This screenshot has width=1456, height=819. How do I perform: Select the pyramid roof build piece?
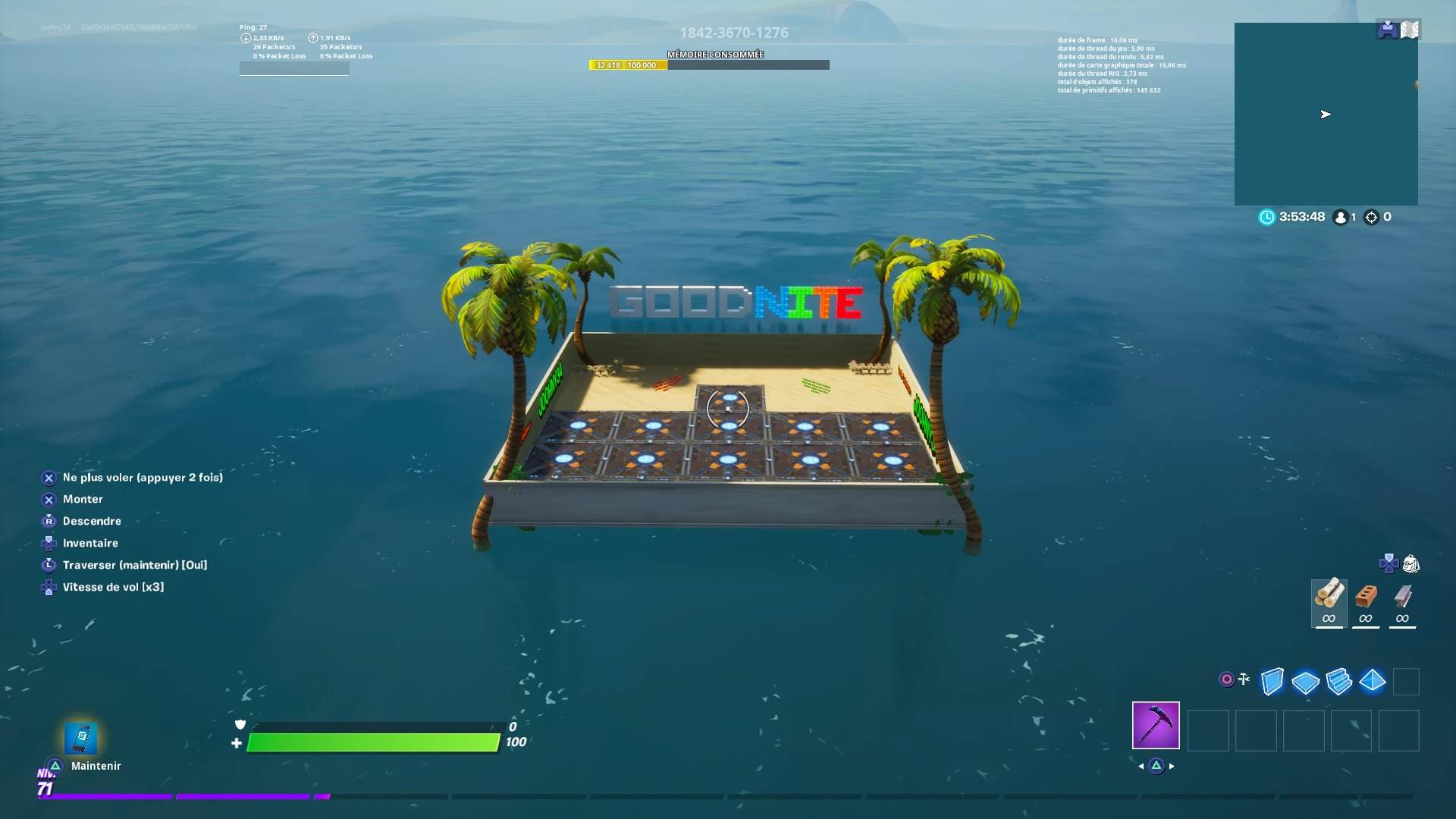coord(1373,682)
